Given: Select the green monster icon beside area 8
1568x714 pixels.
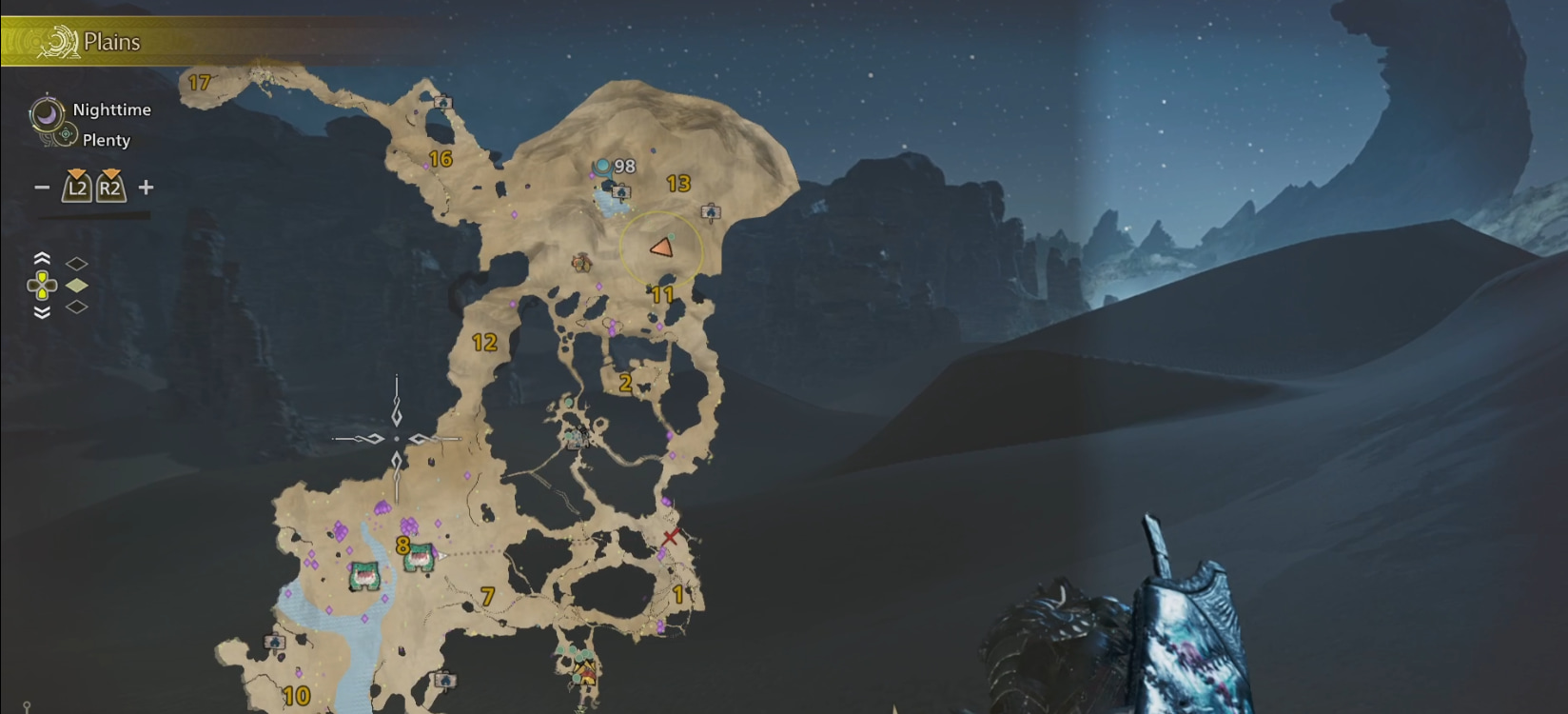Looking at the screenshot, I should point(420,558).
